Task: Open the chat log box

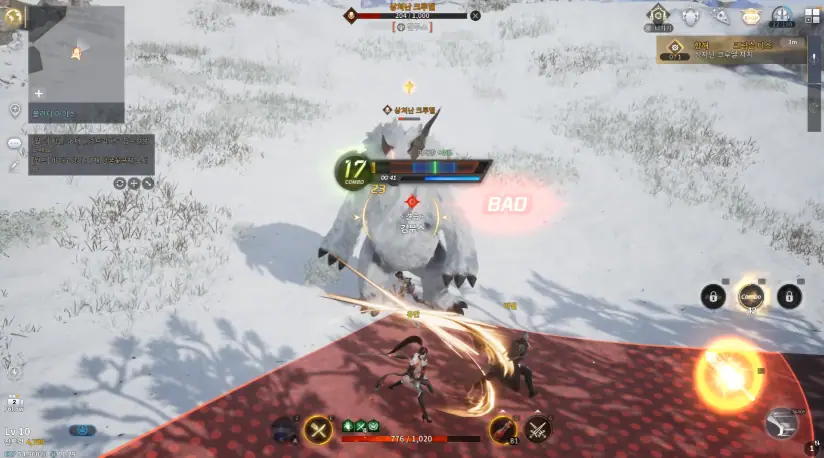Action: pyautogui.click(x=90, y=155)
